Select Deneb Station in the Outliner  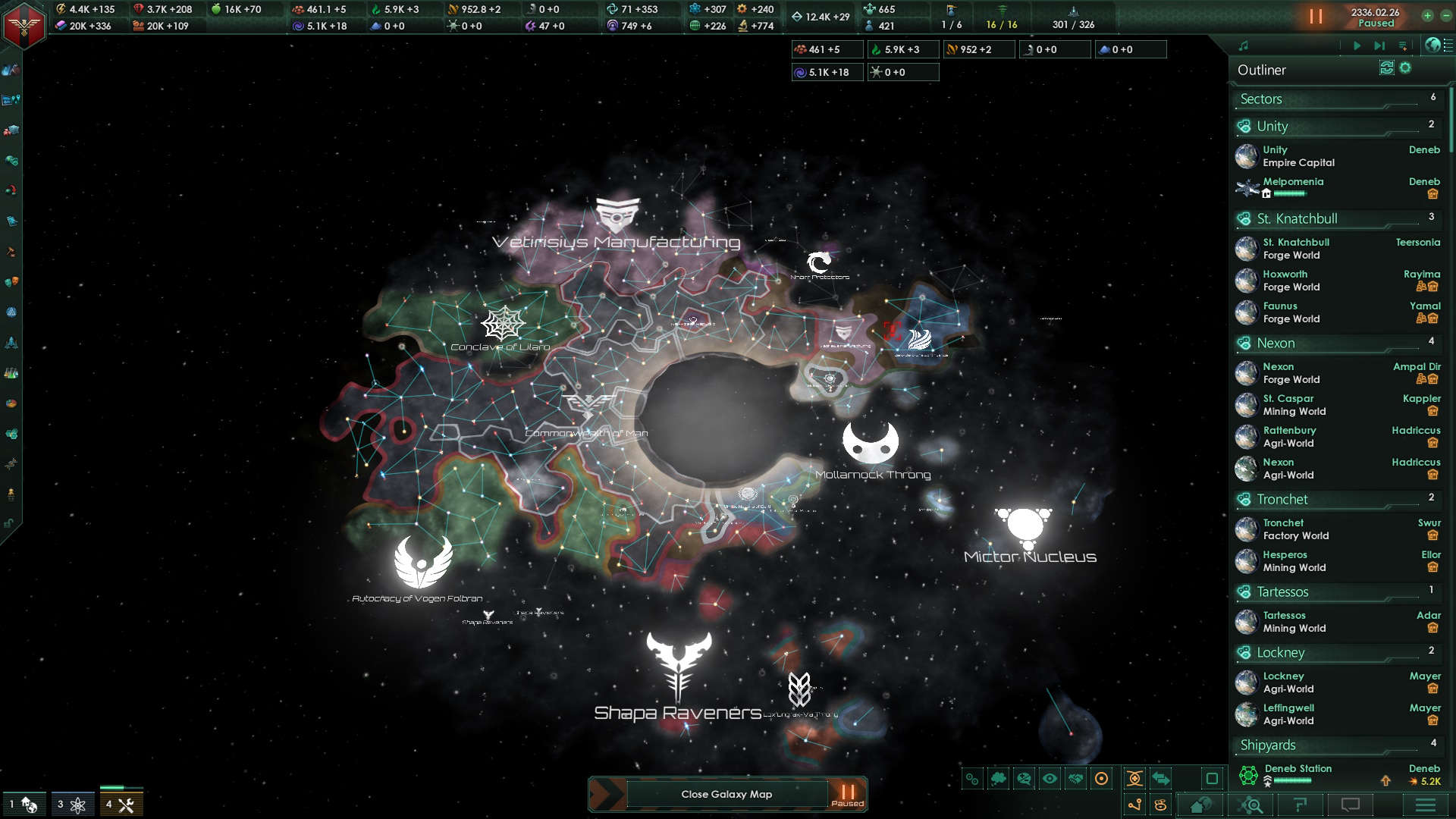point(1299,768)
